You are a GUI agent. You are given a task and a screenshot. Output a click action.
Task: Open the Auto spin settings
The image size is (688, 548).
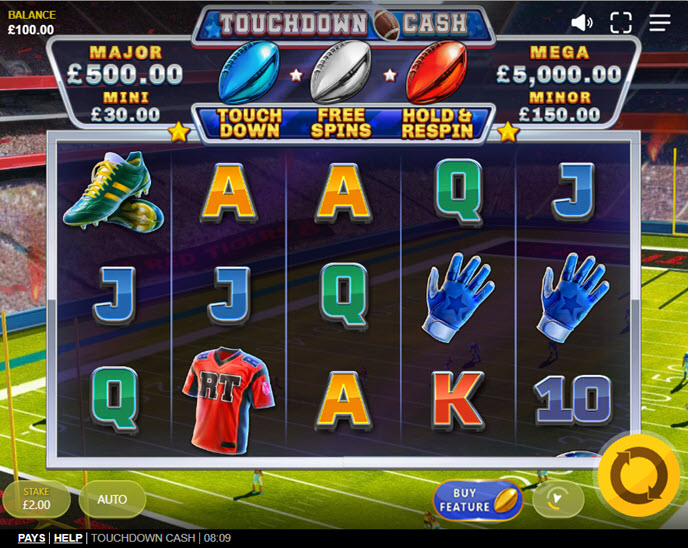[x=112, y=499]
